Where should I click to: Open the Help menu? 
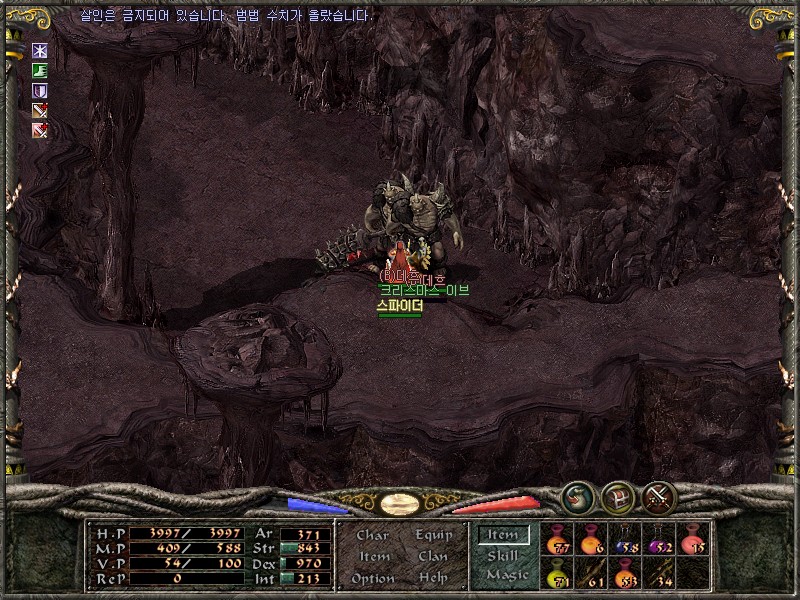click(x=433, y=578)
